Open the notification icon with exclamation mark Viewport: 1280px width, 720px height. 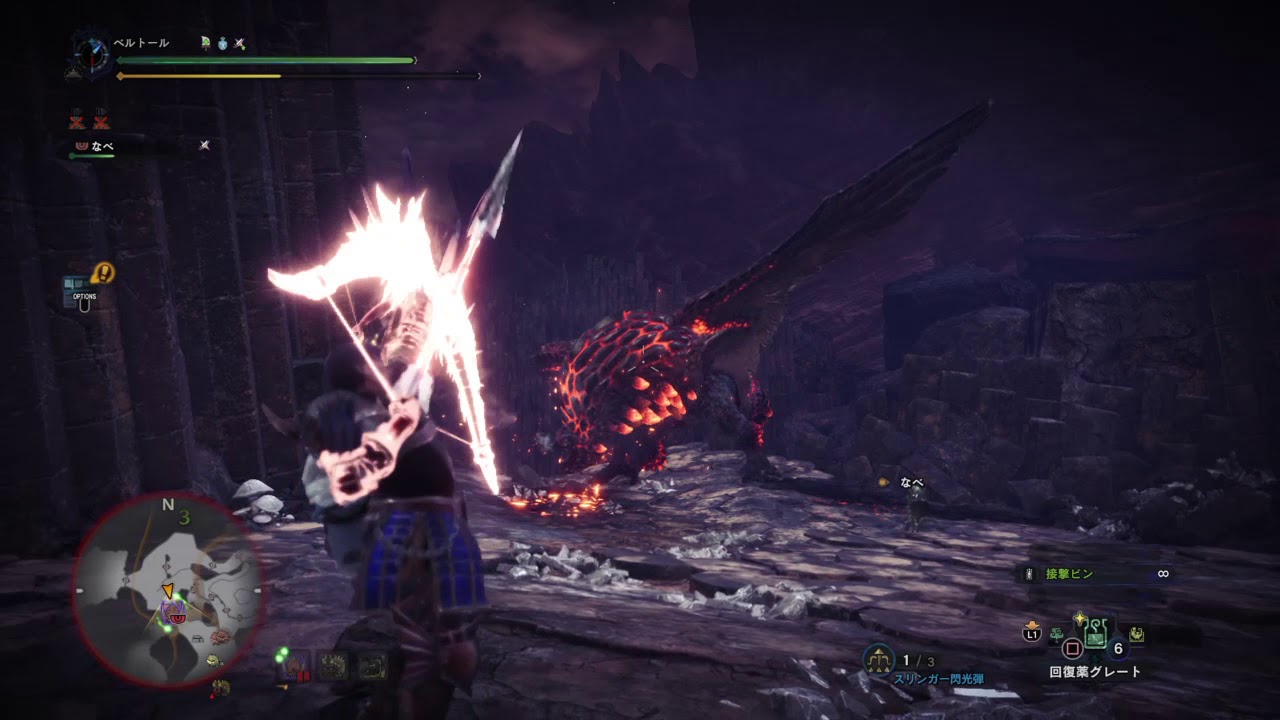102,273
